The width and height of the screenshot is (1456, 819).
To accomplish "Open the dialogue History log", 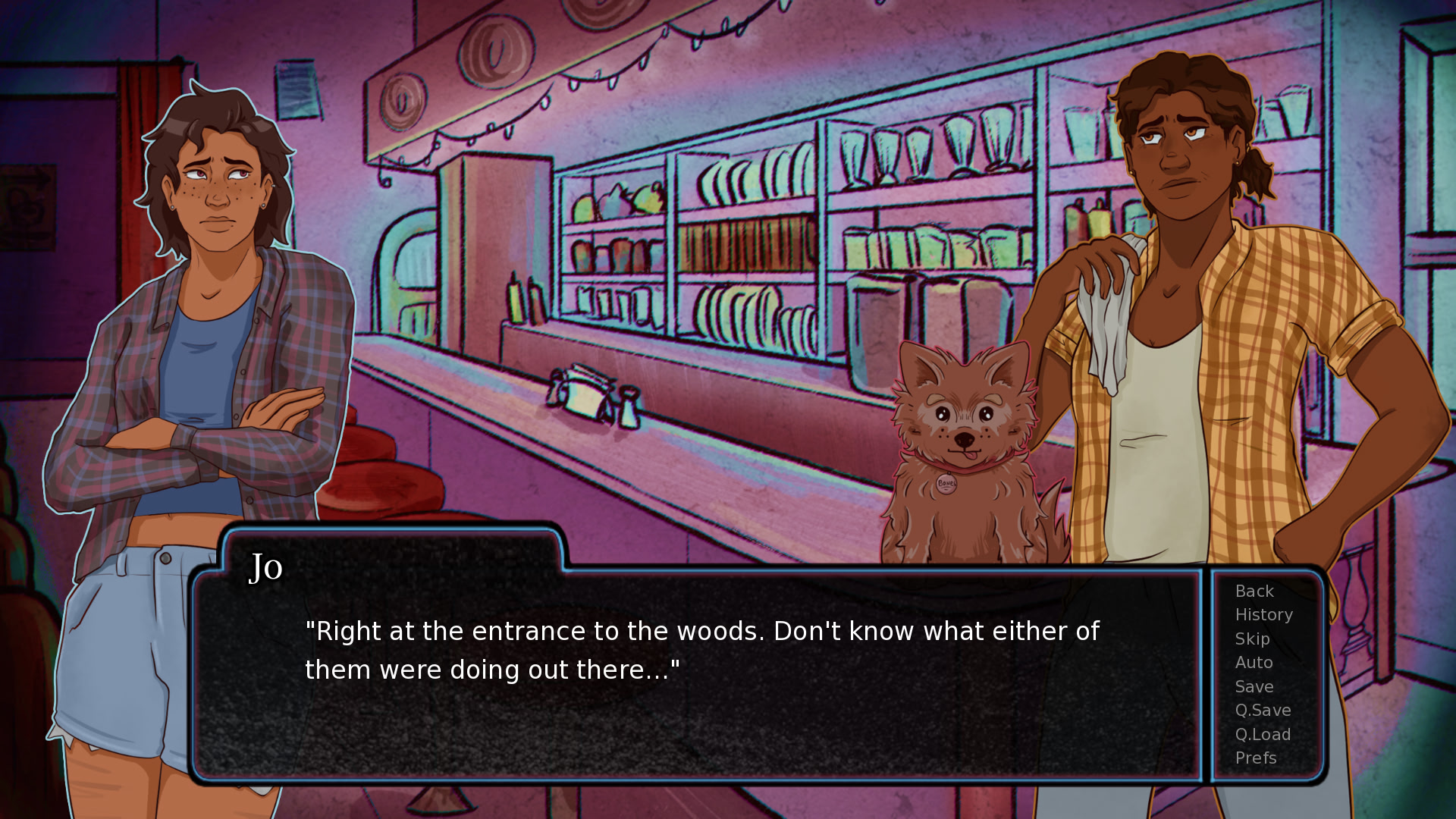I will click(1263, 615).
